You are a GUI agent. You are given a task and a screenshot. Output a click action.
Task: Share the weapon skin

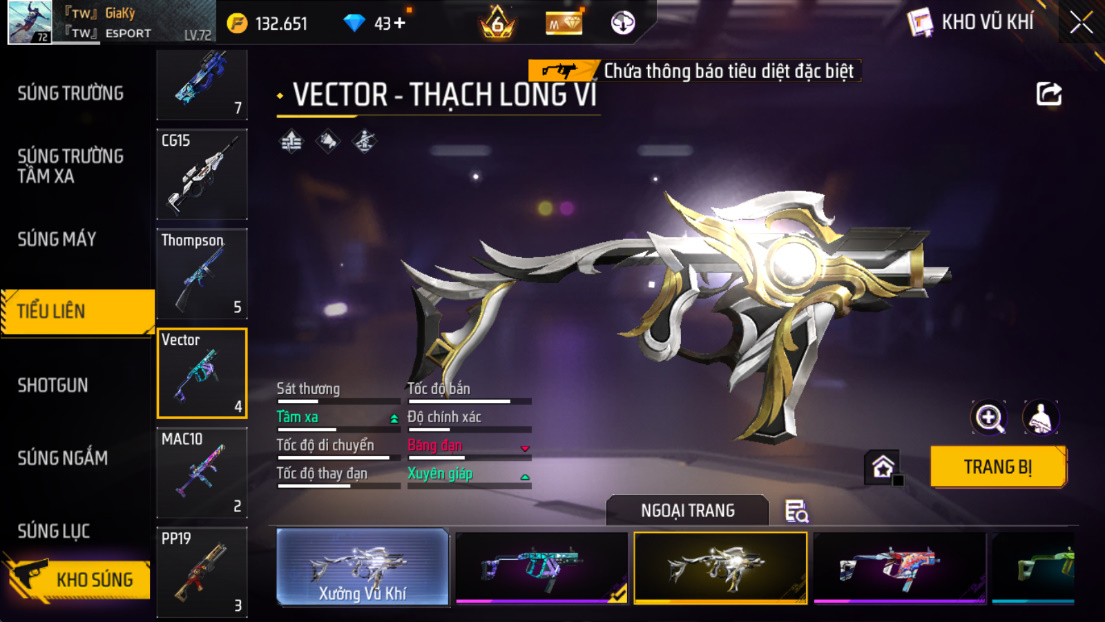tap(1049, 94)
